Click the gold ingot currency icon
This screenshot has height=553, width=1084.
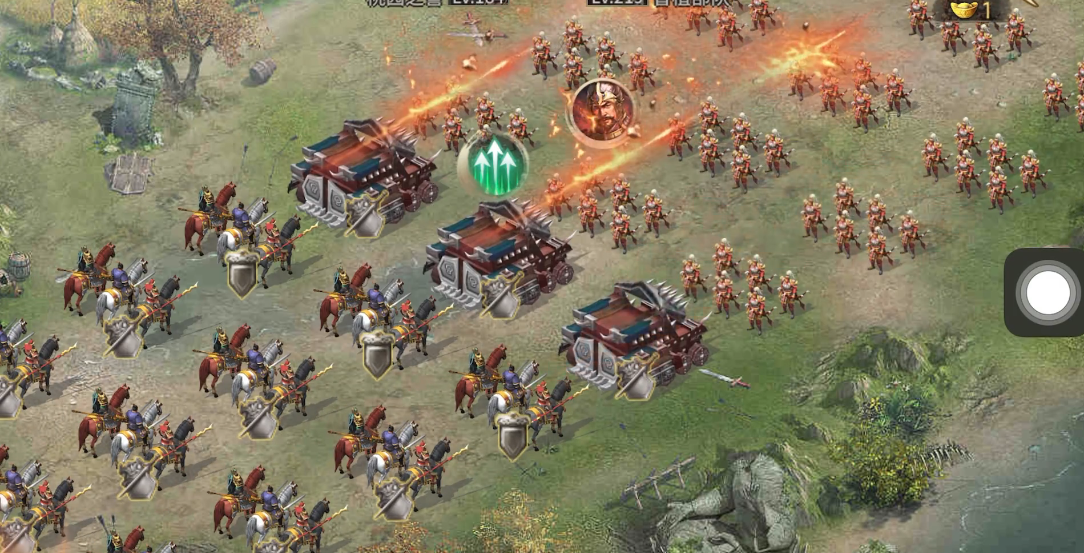(965, 9)
